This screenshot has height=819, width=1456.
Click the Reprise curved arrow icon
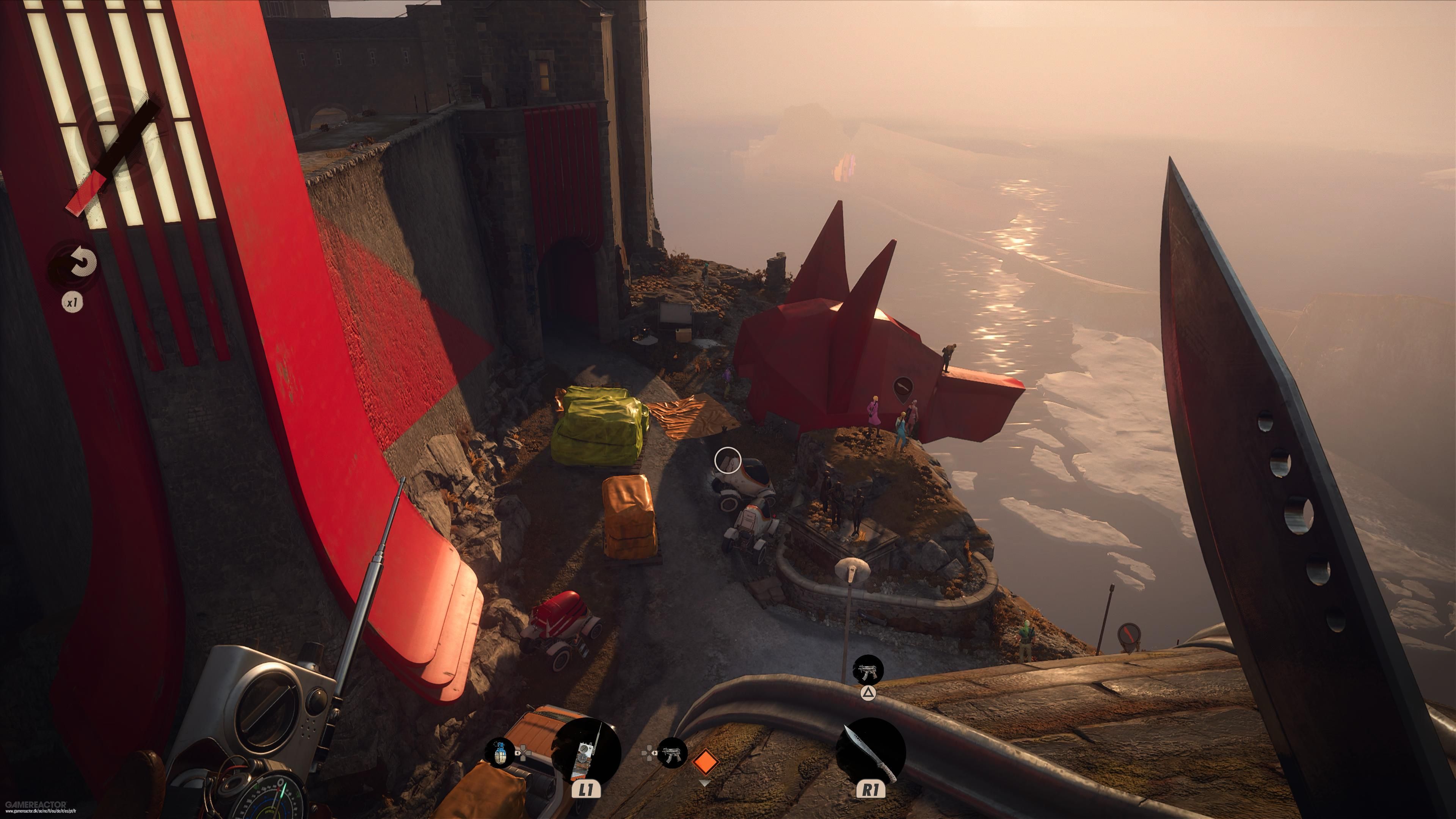click(x=83, y=262)
